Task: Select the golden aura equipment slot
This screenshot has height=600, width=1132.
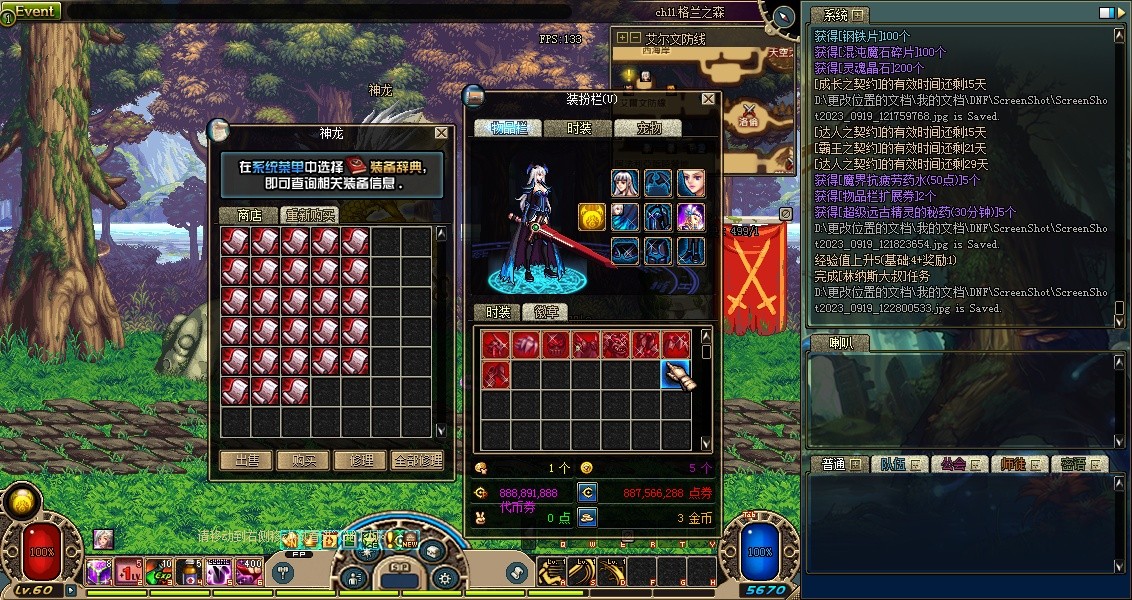Action: (591, 217)
